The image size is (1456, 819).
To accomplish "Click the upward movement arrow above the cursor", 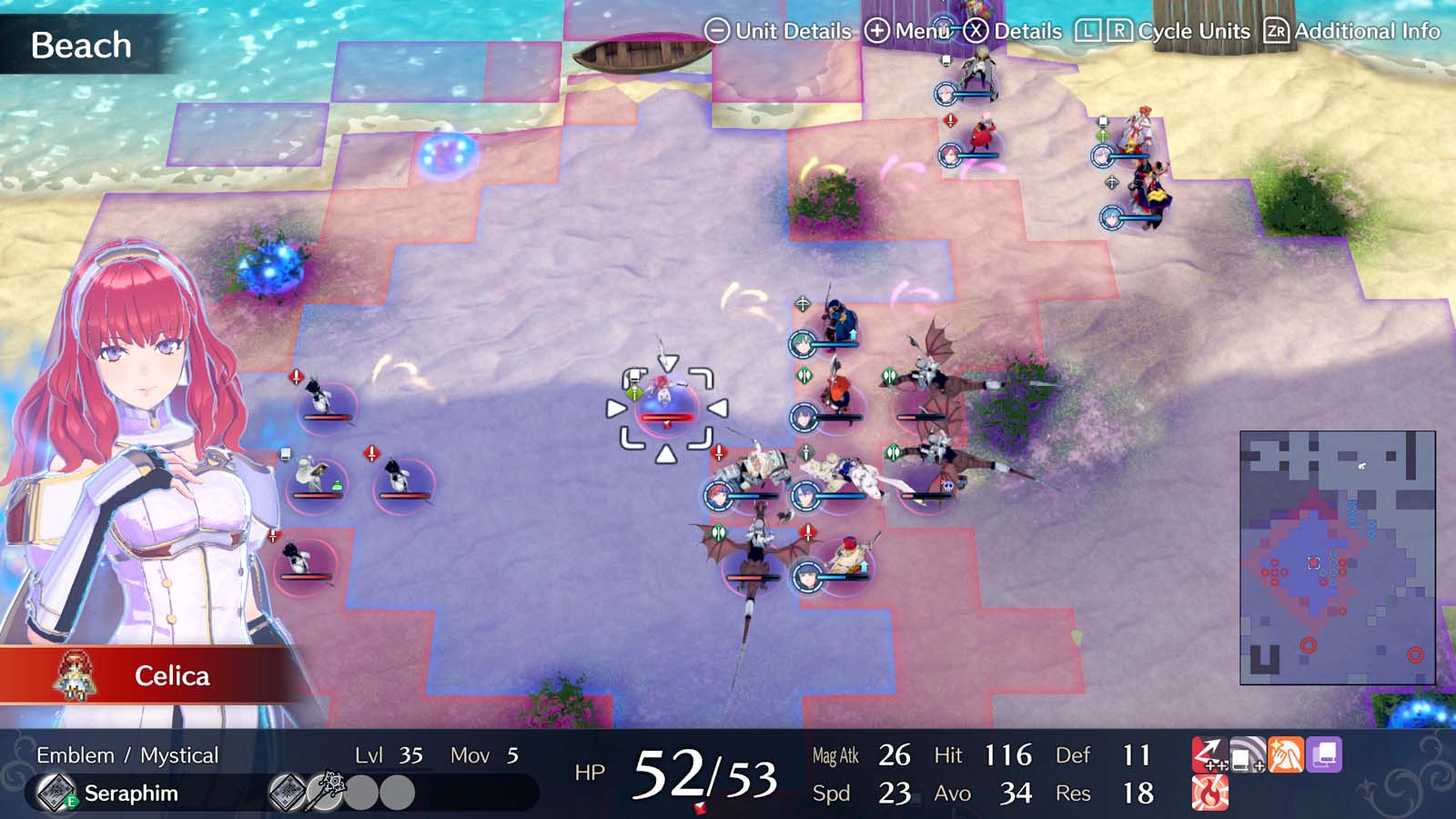I will [x=668, y=361].
